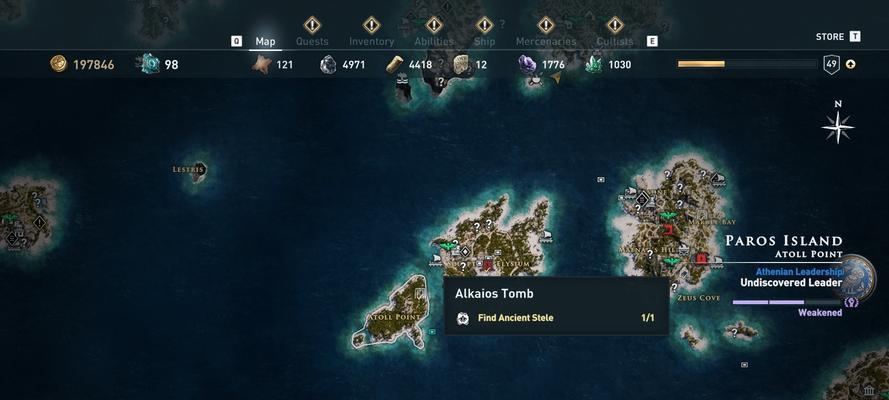Select the Ship tab
Image resolution: width=889 pixels, height=400 pixels.
coord(484,41)
